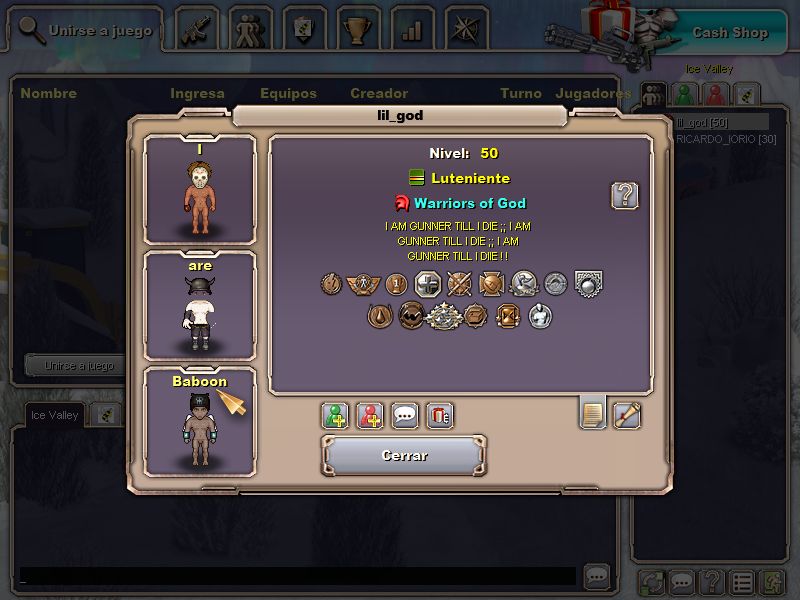Viewport: 800px width, 600px height.
Task: Switch to the paper sheet profile tab
Action: coord(593,413)
